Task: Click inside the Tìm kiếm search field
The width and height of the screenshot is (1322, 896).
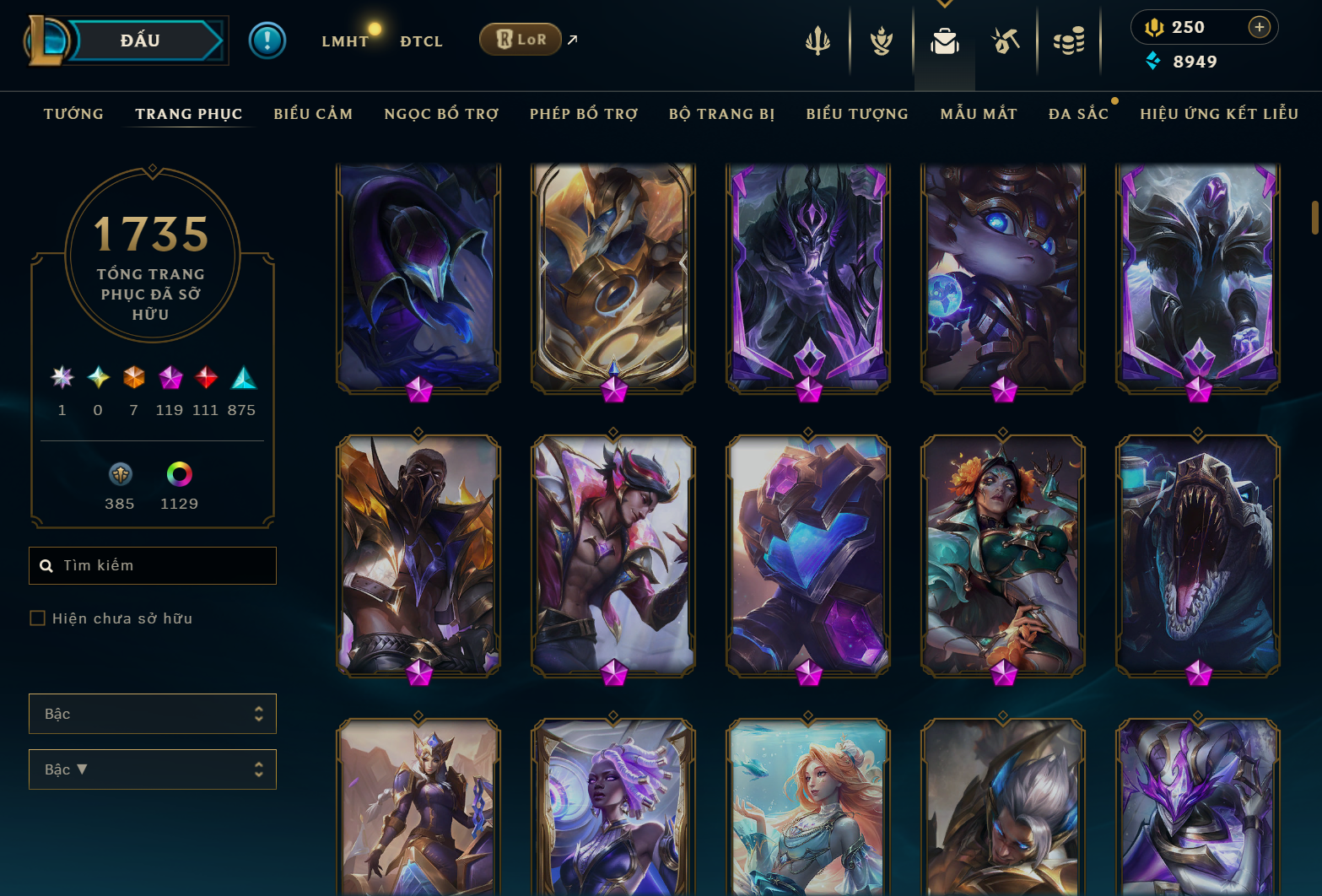Action: pyautogui.click(x=152, y=565)
